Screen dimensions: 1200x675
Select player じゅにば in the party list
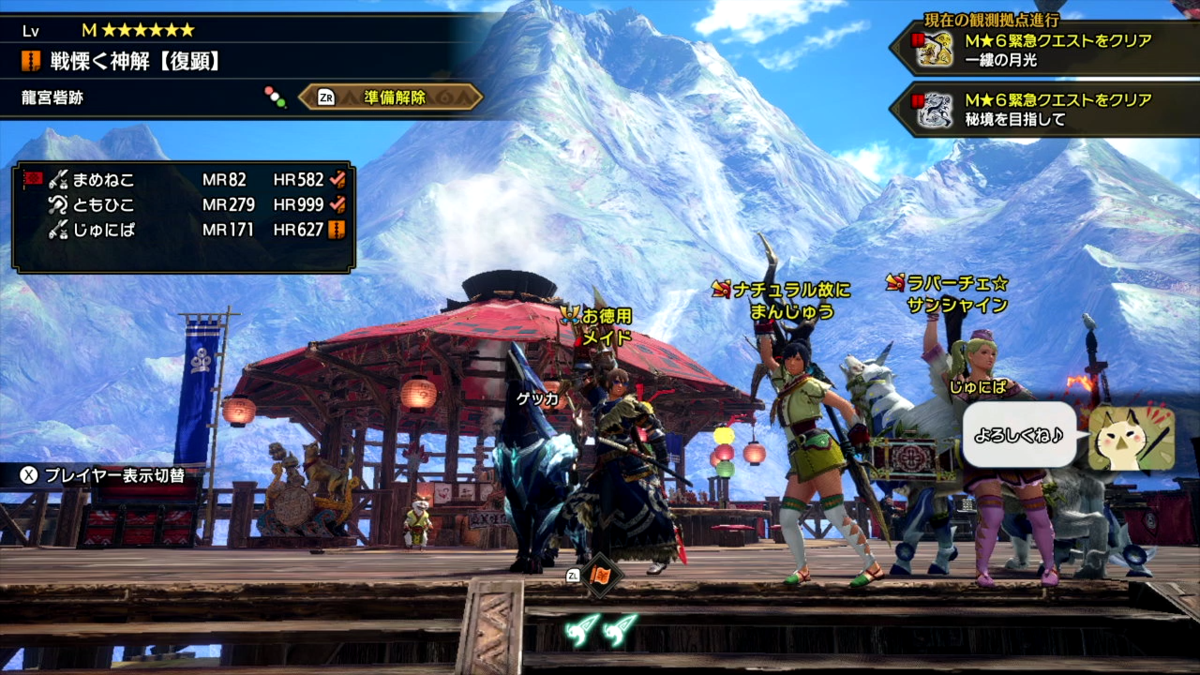click(x=103, y=230)
